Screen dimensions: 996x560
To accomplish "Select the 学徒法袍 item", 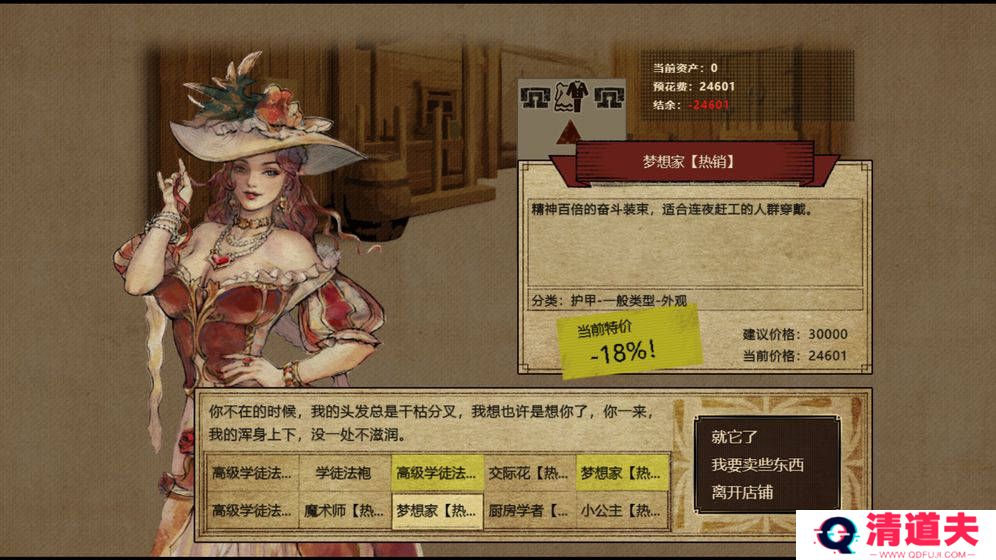I will [x=343, y=472].
